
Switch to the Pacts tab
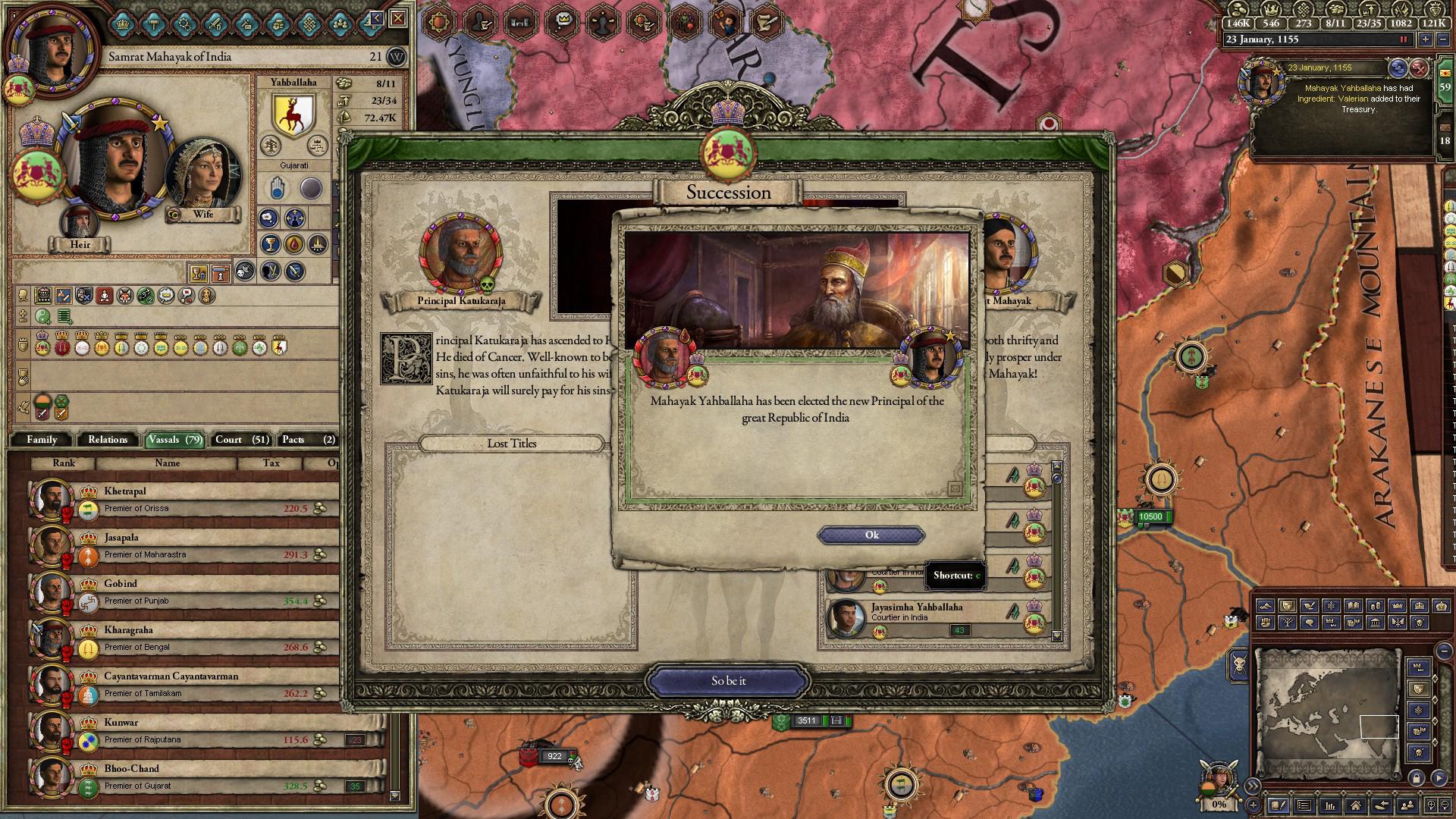point(307,440)
